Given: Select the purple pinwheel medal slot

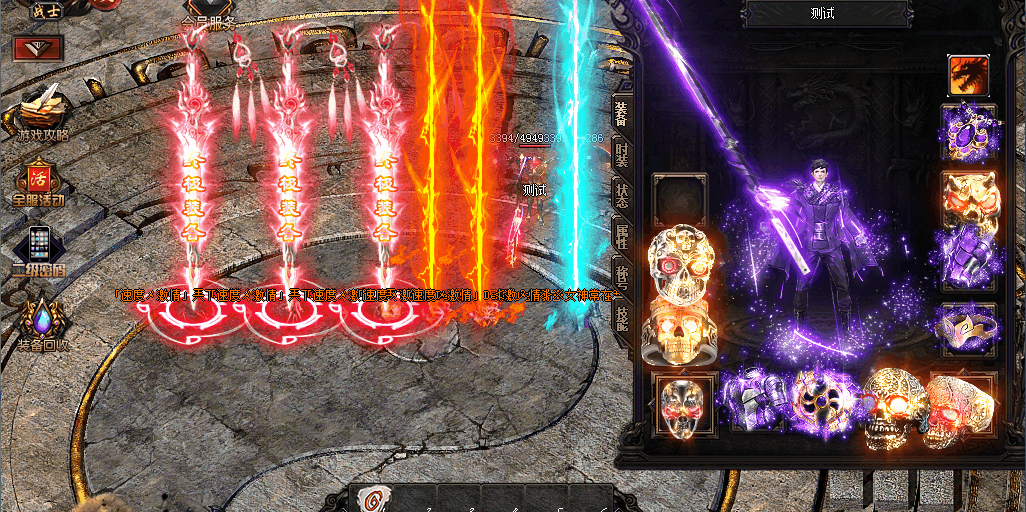Looking at the screenshot, I should pos(823,400).
